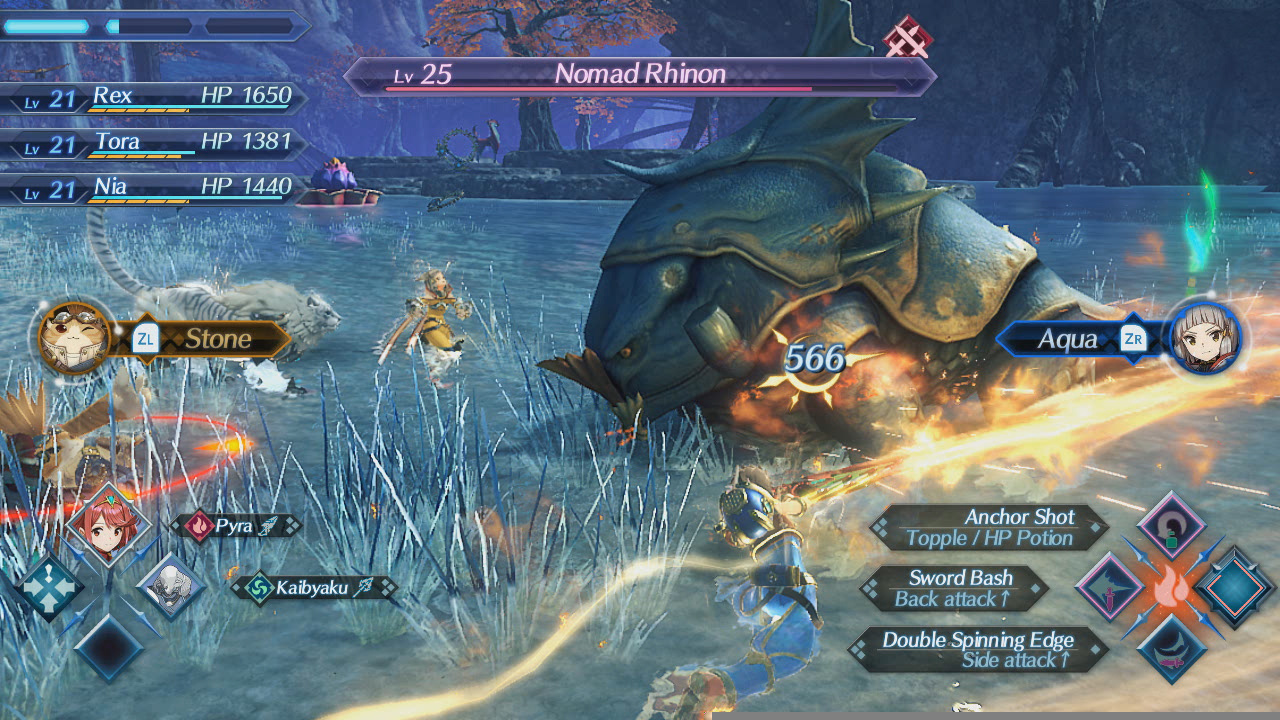Select Tora's party status row
The image size is (1280, 720).
160,143
